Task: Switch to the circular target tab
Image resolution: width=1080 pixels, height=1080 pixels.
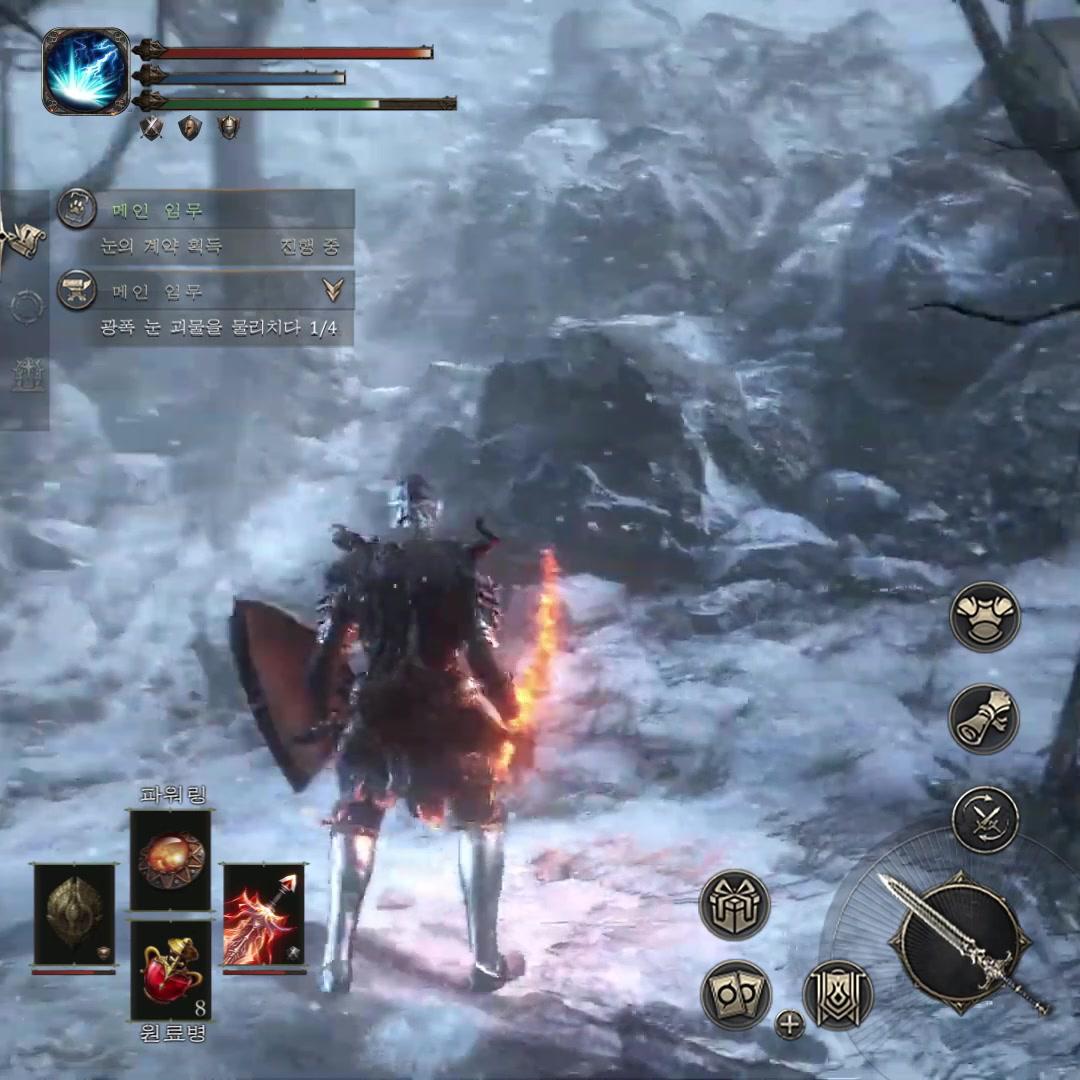Action: tap(25, 307)
